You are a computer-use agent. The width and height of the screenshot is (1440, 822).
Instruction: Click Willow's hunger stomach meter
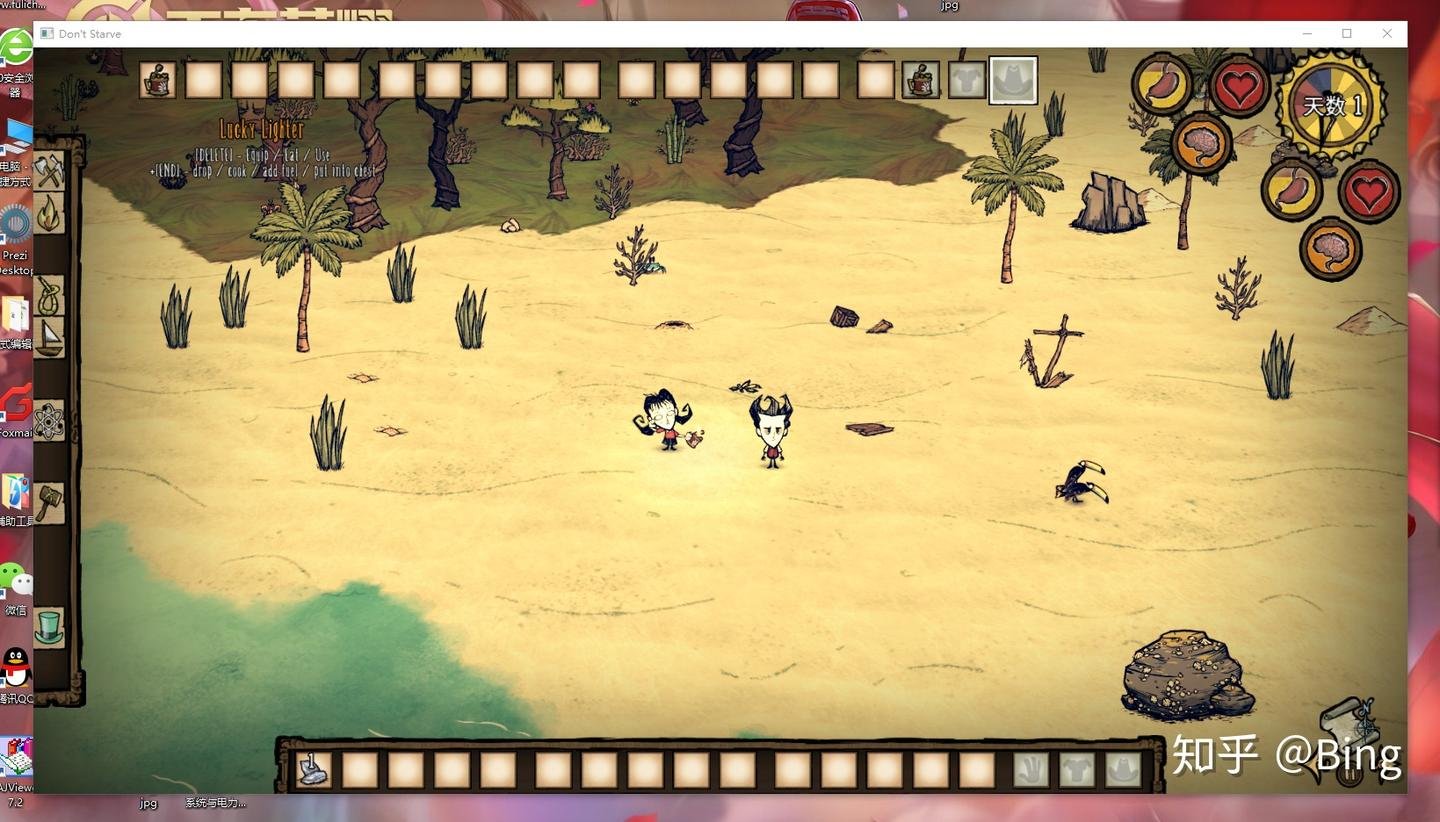click(x=1160, y=85)
